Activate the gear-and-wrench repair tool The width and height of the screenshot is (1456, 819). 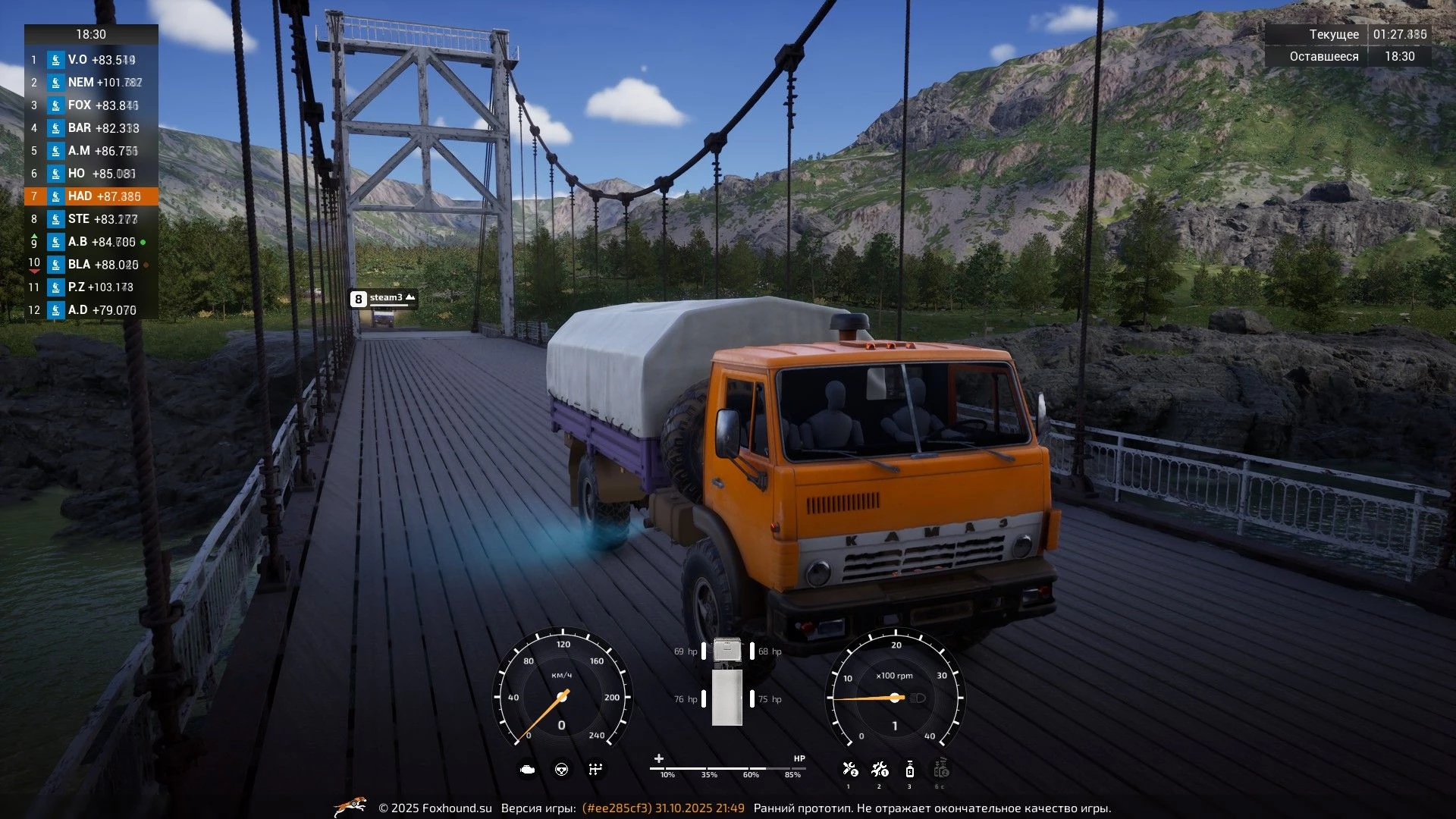click(x=880, y=770)
